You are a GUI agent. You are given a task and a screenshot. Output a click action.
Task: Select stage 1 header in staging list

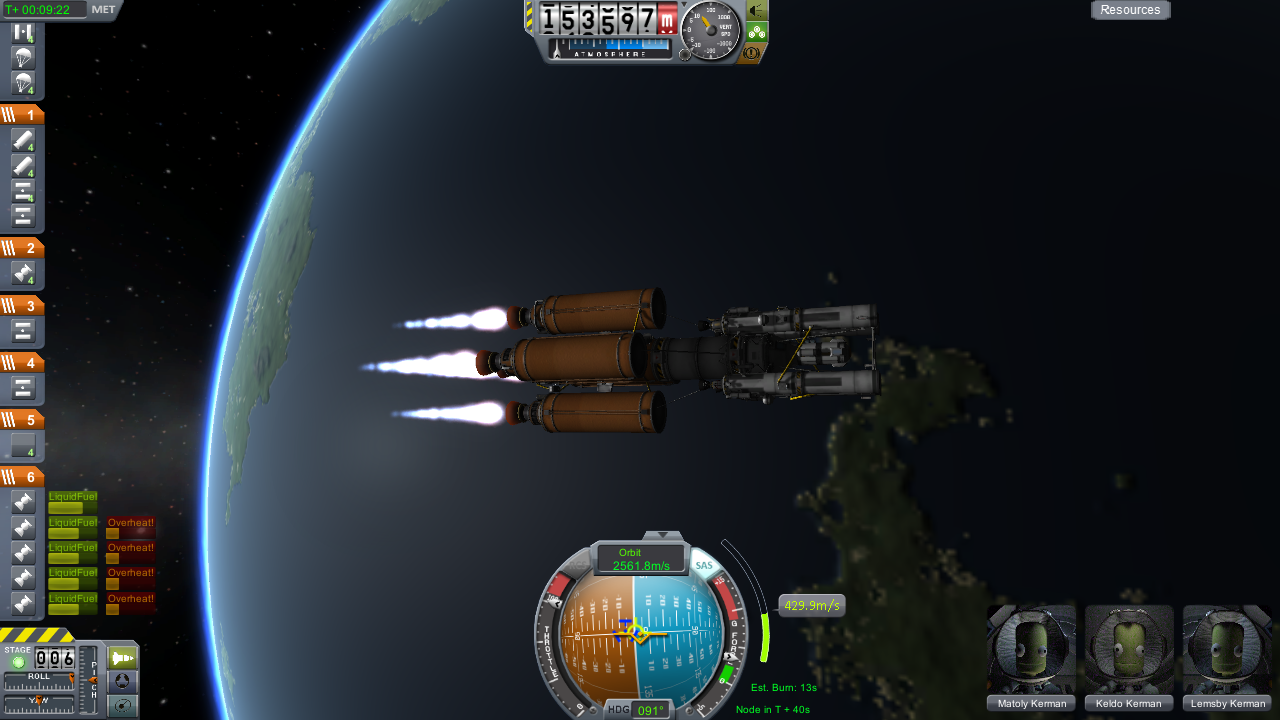point(22,115)
